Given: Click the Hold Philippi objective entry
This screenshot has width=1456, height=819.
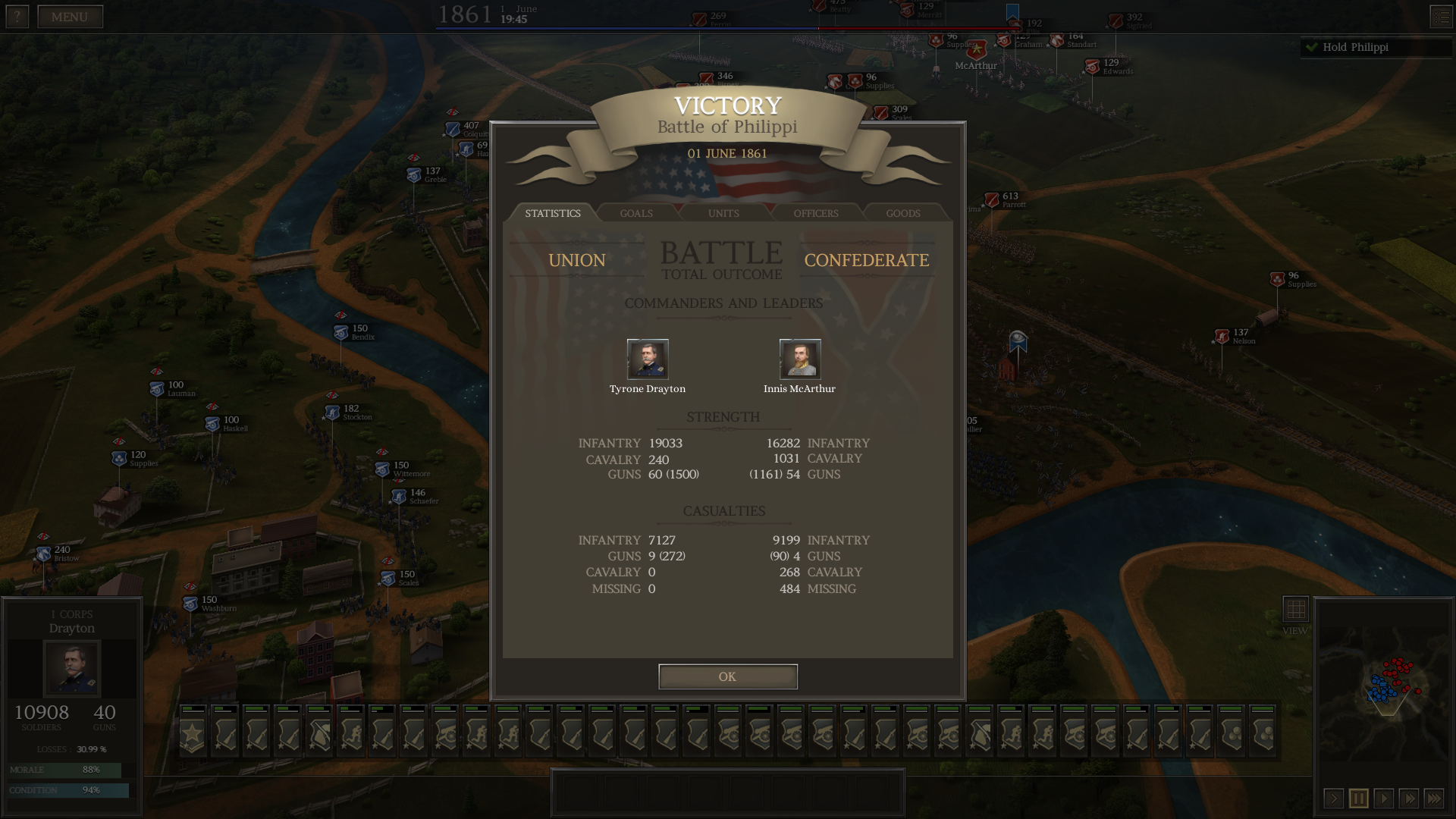Looking at the screenshot, I should (x=1355, y=47).
